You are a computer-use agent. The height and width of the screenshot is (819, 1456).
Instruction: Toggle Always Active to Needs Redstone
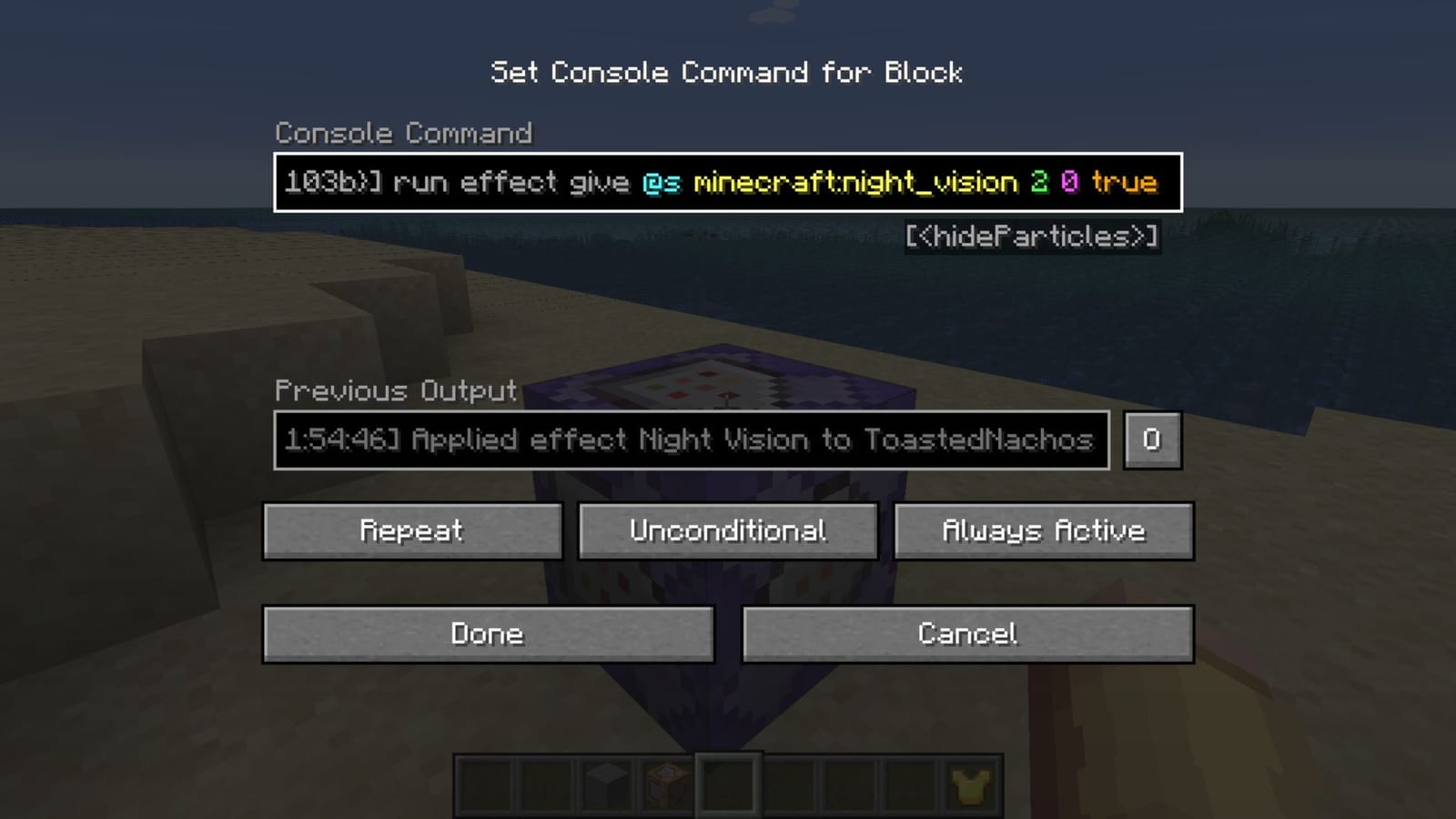pyautogui.click(x=1044, y=531)
